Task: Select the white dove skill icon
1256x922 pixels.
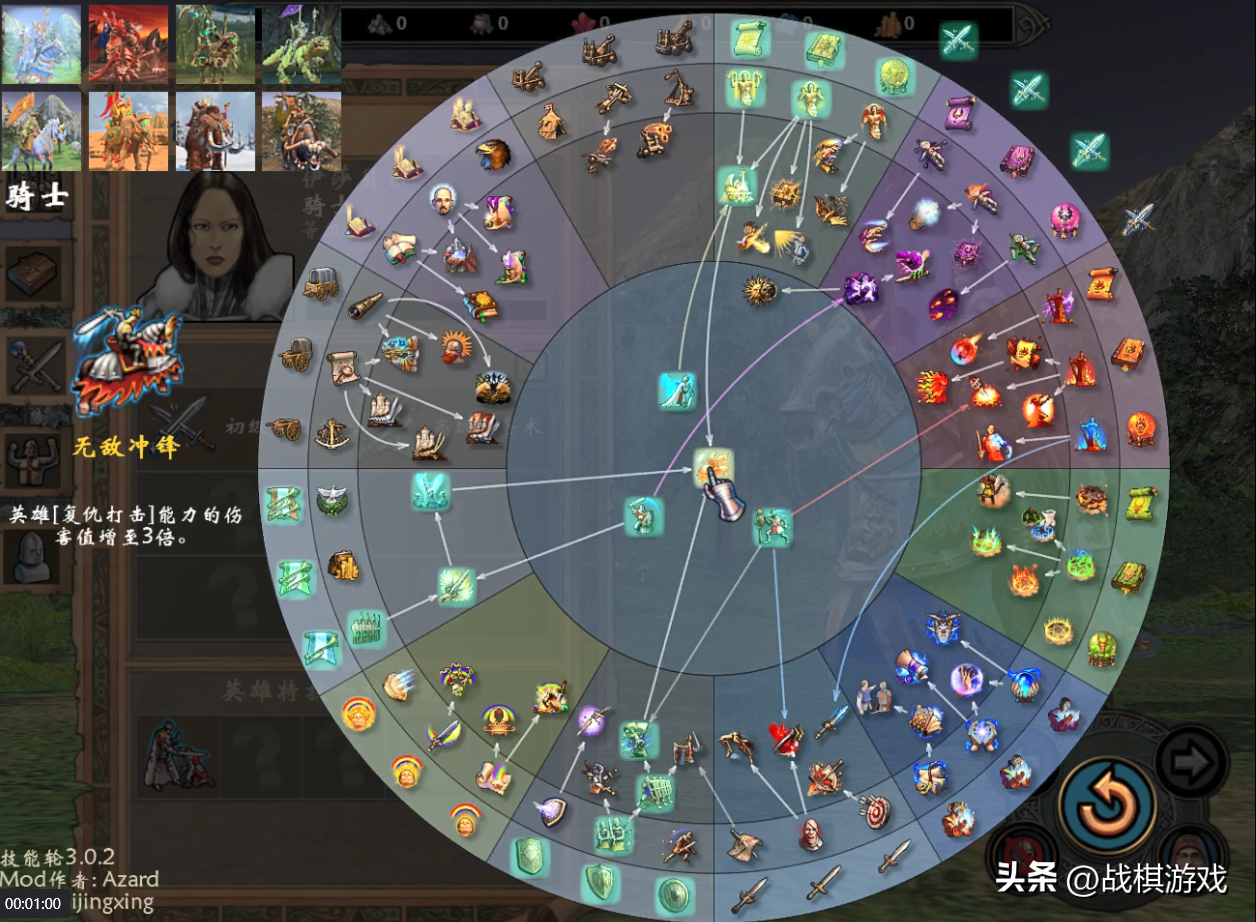Action: (332, 500)
